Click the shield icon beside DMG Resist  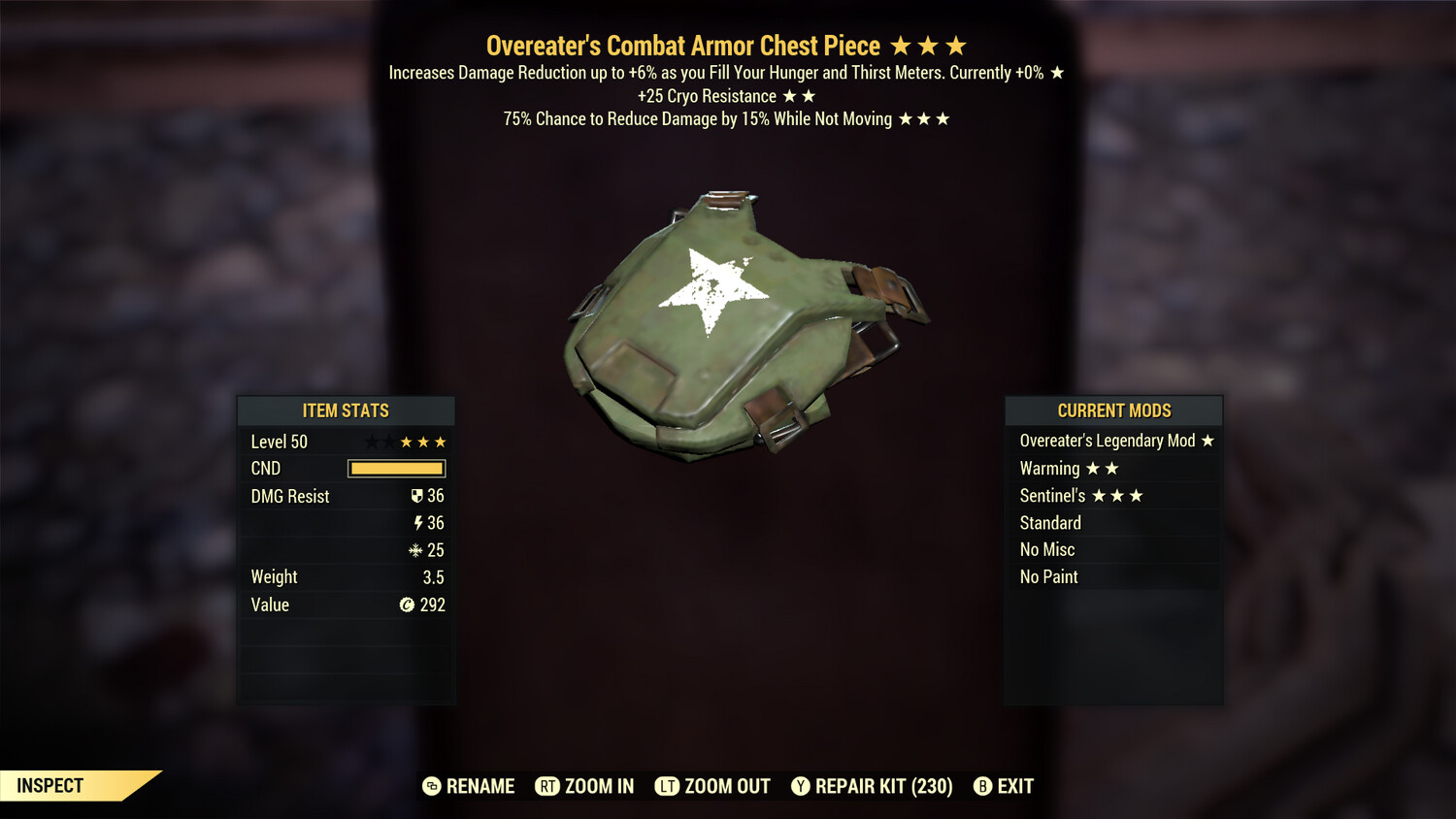click(416, 496)
